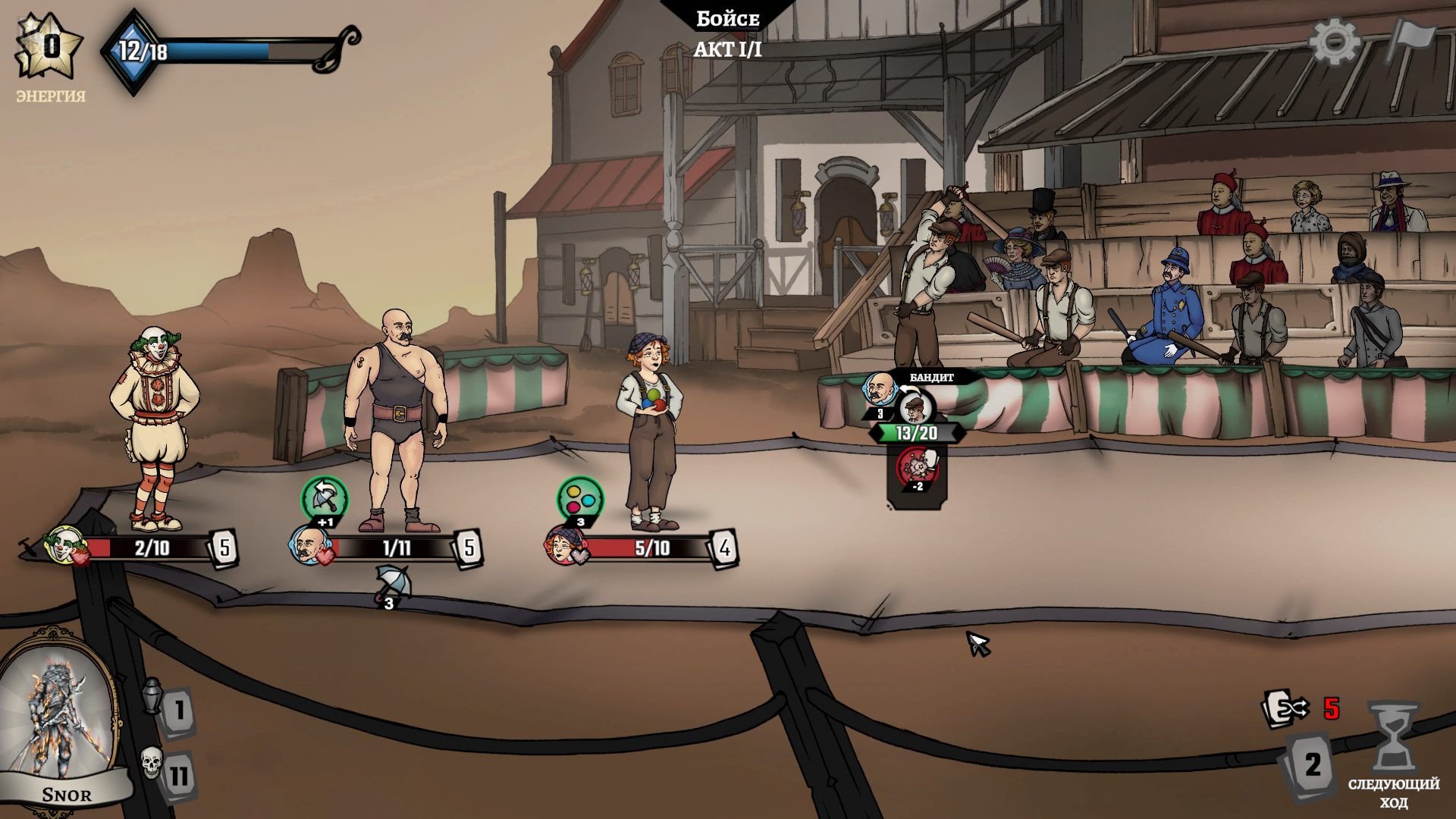Open the draw deck card pile
The height and width of the screenshot is (819, 1456).
point(1310,764)
